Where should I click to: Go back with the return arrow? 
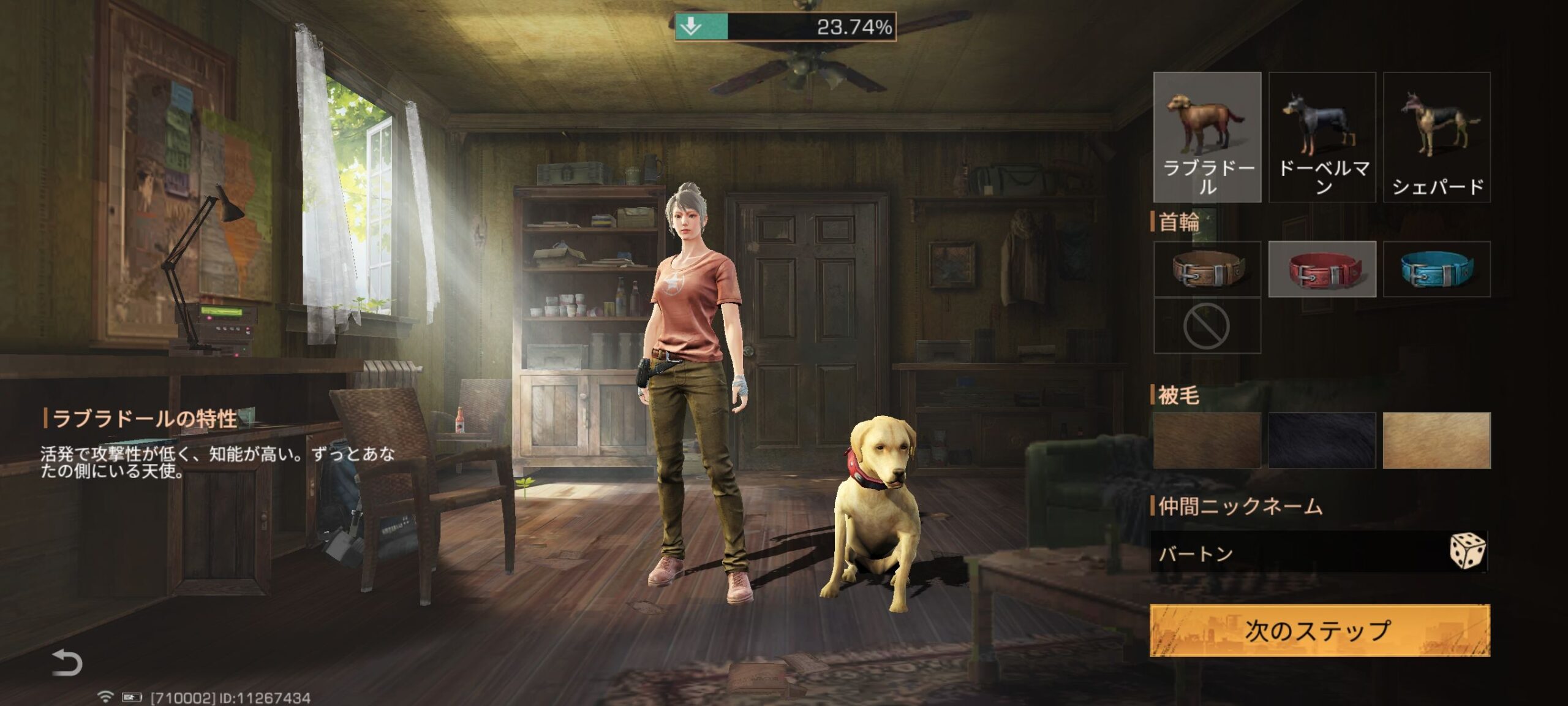(x=67, y=663)
